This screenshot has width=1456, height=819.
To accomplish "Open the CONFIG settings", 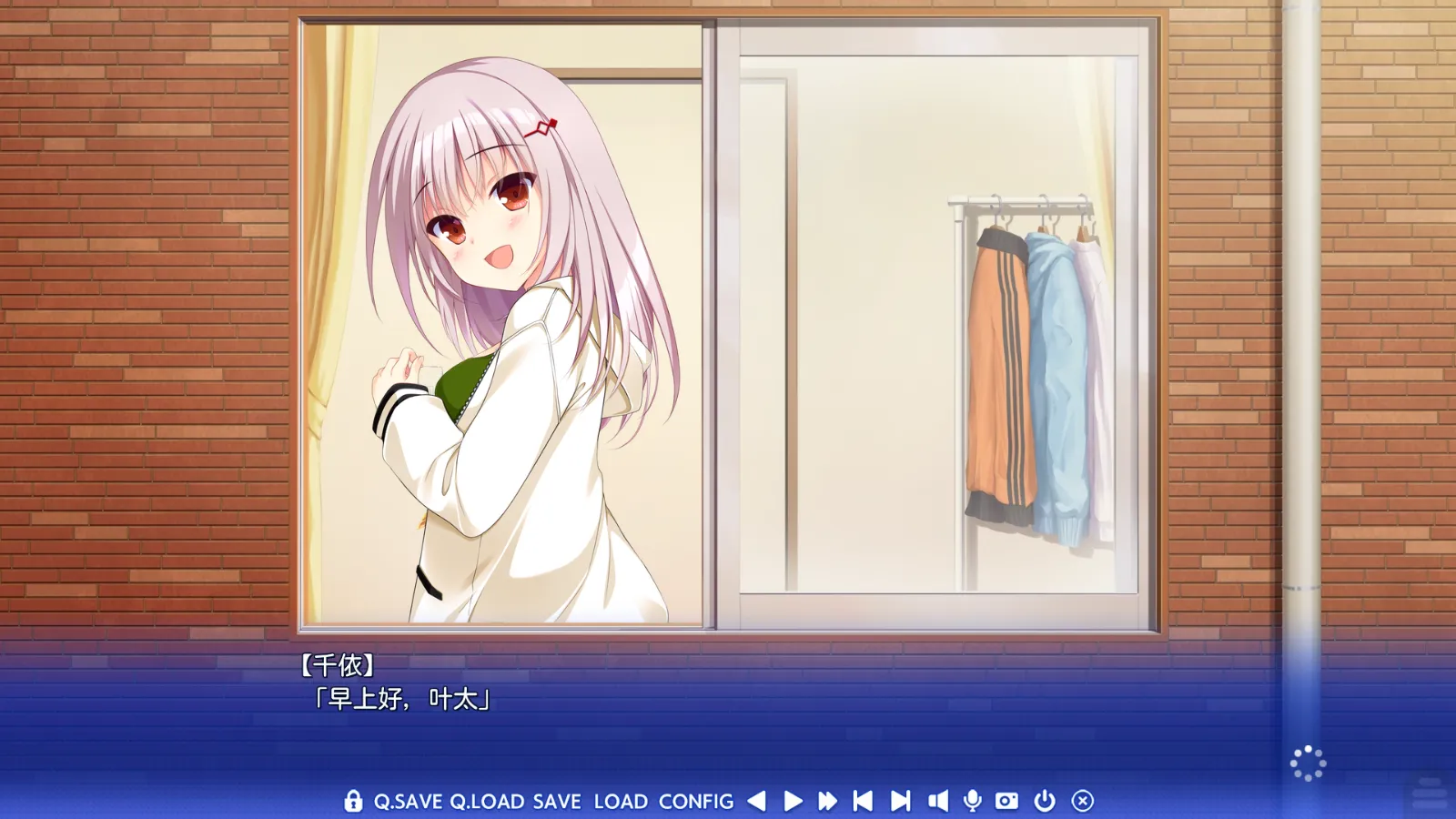I will [696, 802].
